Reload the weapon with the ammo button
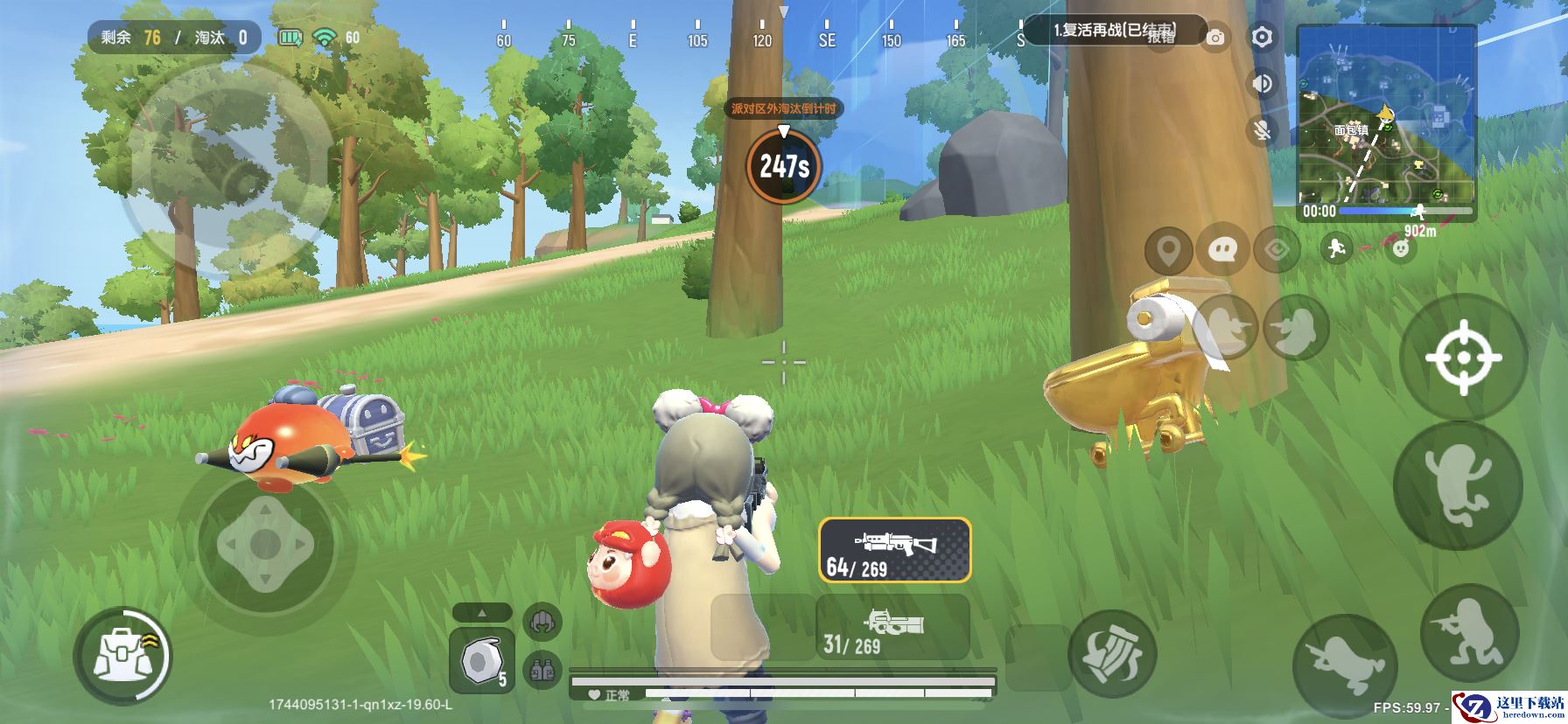Image resolution: width=1568 pixels, height=724 pixels. [x=1112, y=654]
